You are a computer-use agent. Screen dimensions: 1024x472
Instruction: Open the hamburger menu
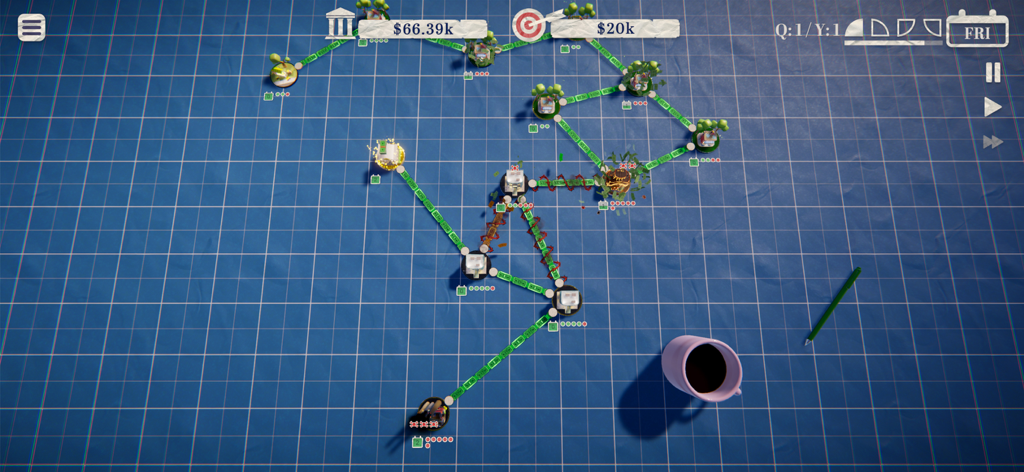click(32, 27)
